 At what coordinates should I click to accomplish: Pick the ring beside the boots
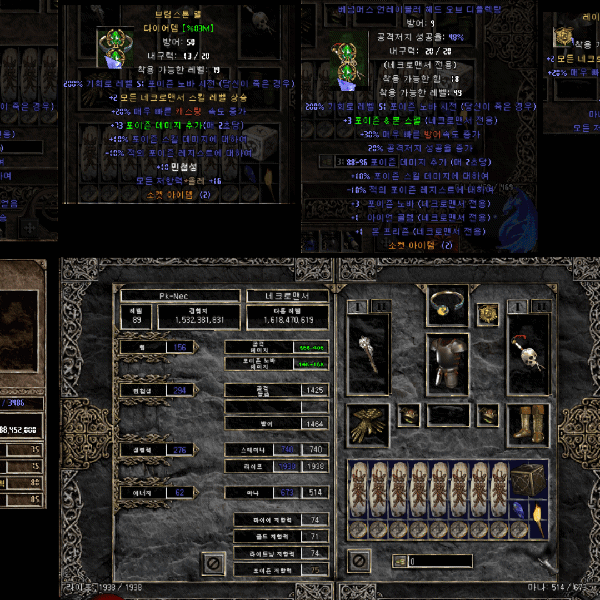486,413
